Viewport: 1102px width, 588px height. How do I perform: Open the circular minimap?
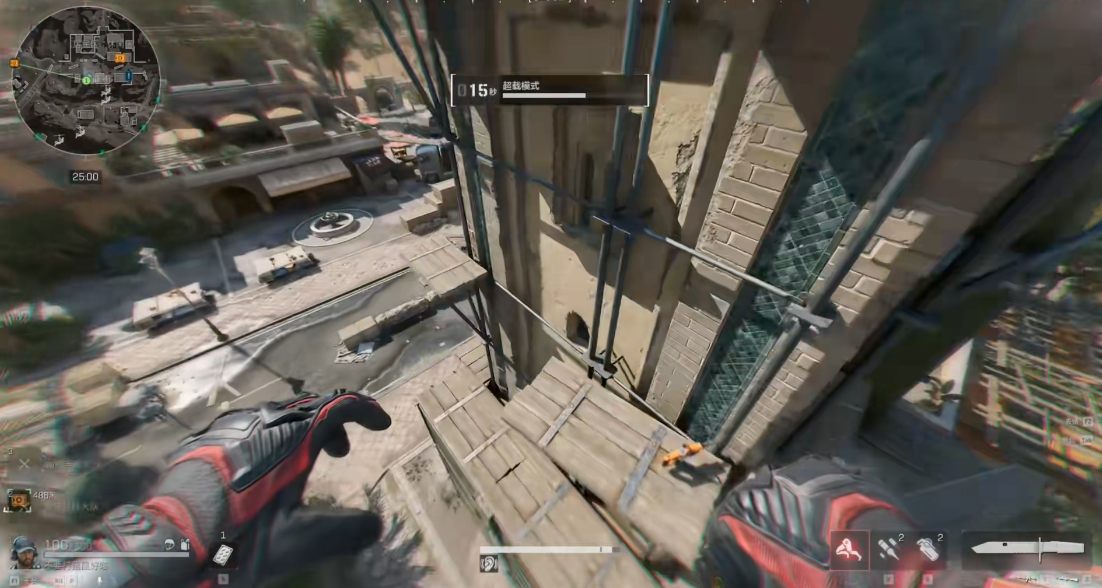[x=86, y=79]
